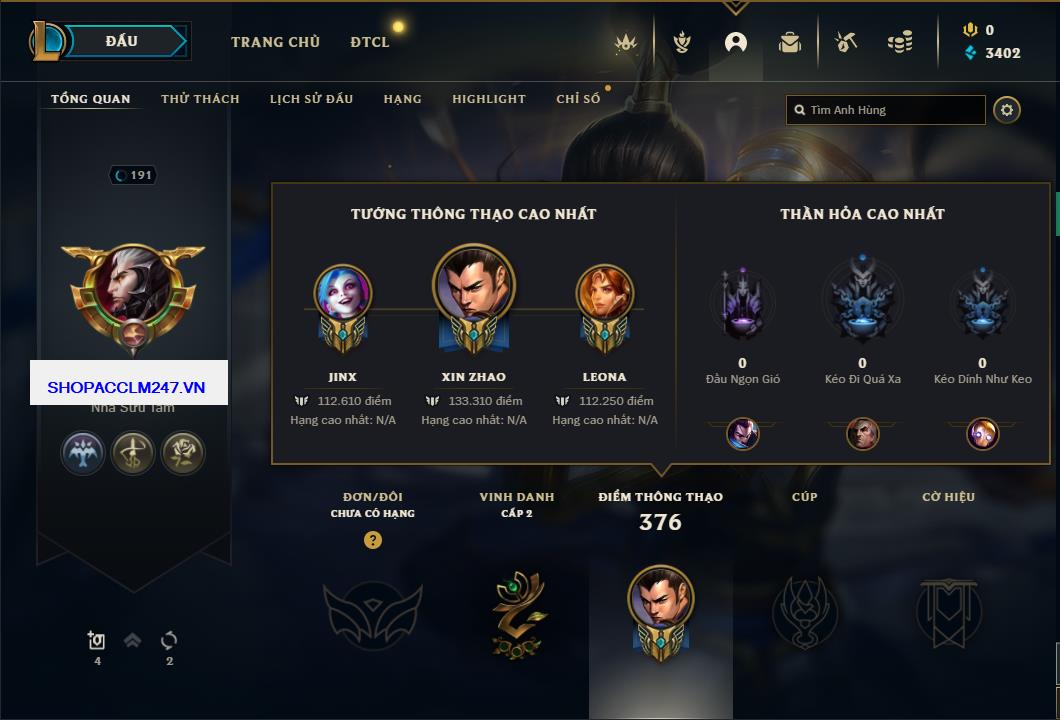
Task: Switch to the THỬ THÁCH tab
Action: (x=200, y=99)
